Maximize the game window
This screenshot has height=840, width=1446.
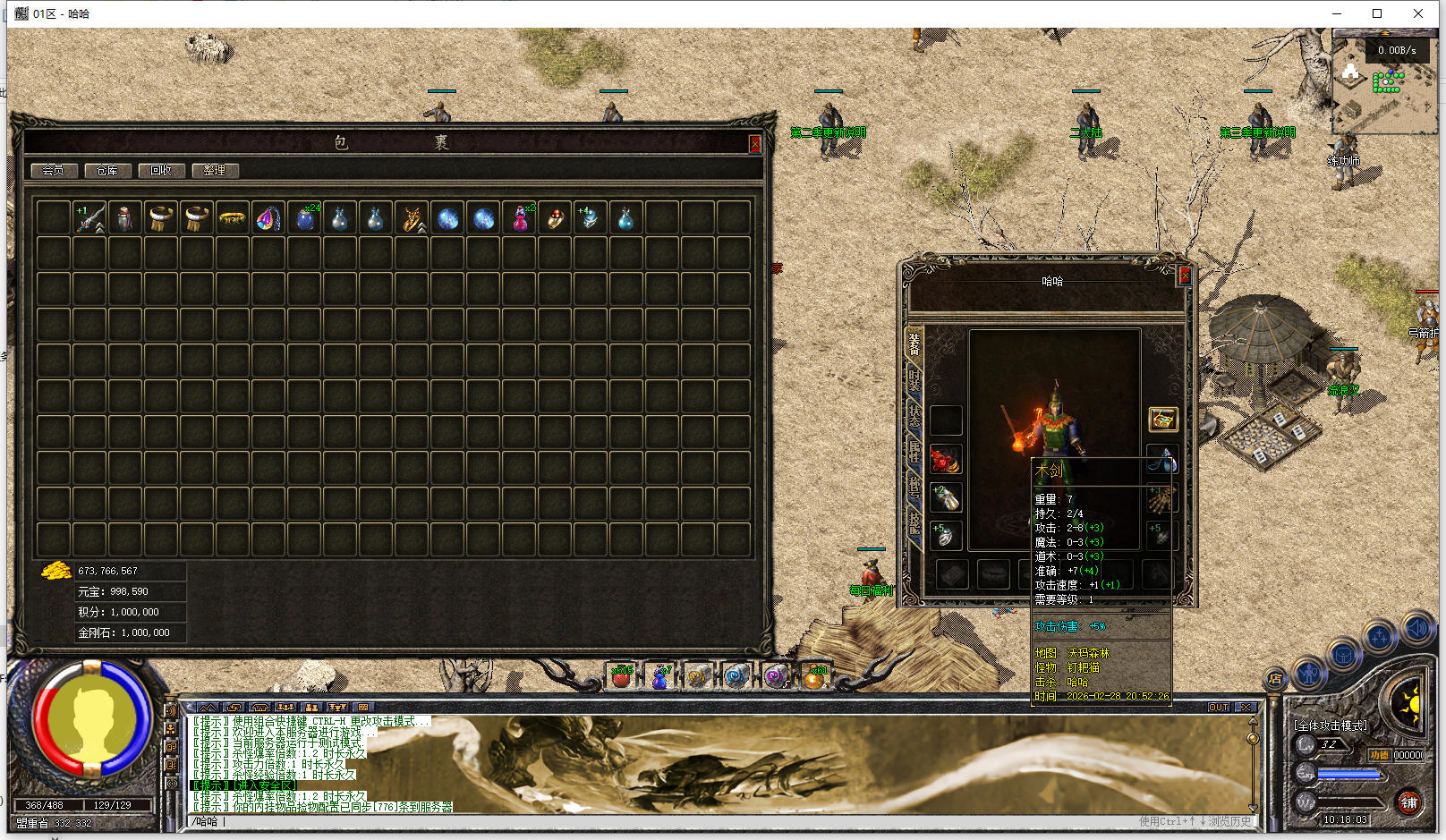pyautogui.click(x=1377, y=13)
